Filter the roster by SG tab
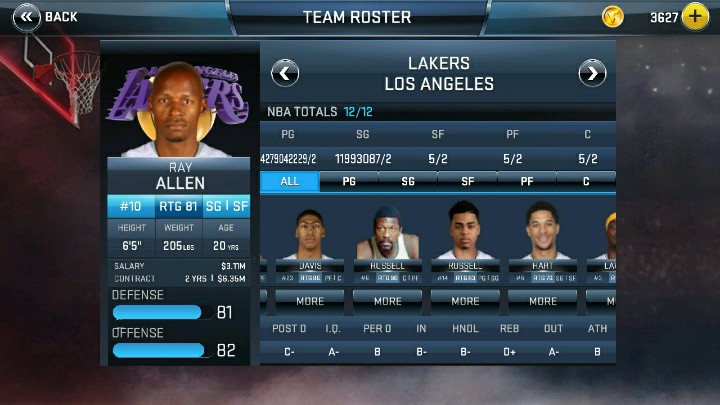 [408, 181]
